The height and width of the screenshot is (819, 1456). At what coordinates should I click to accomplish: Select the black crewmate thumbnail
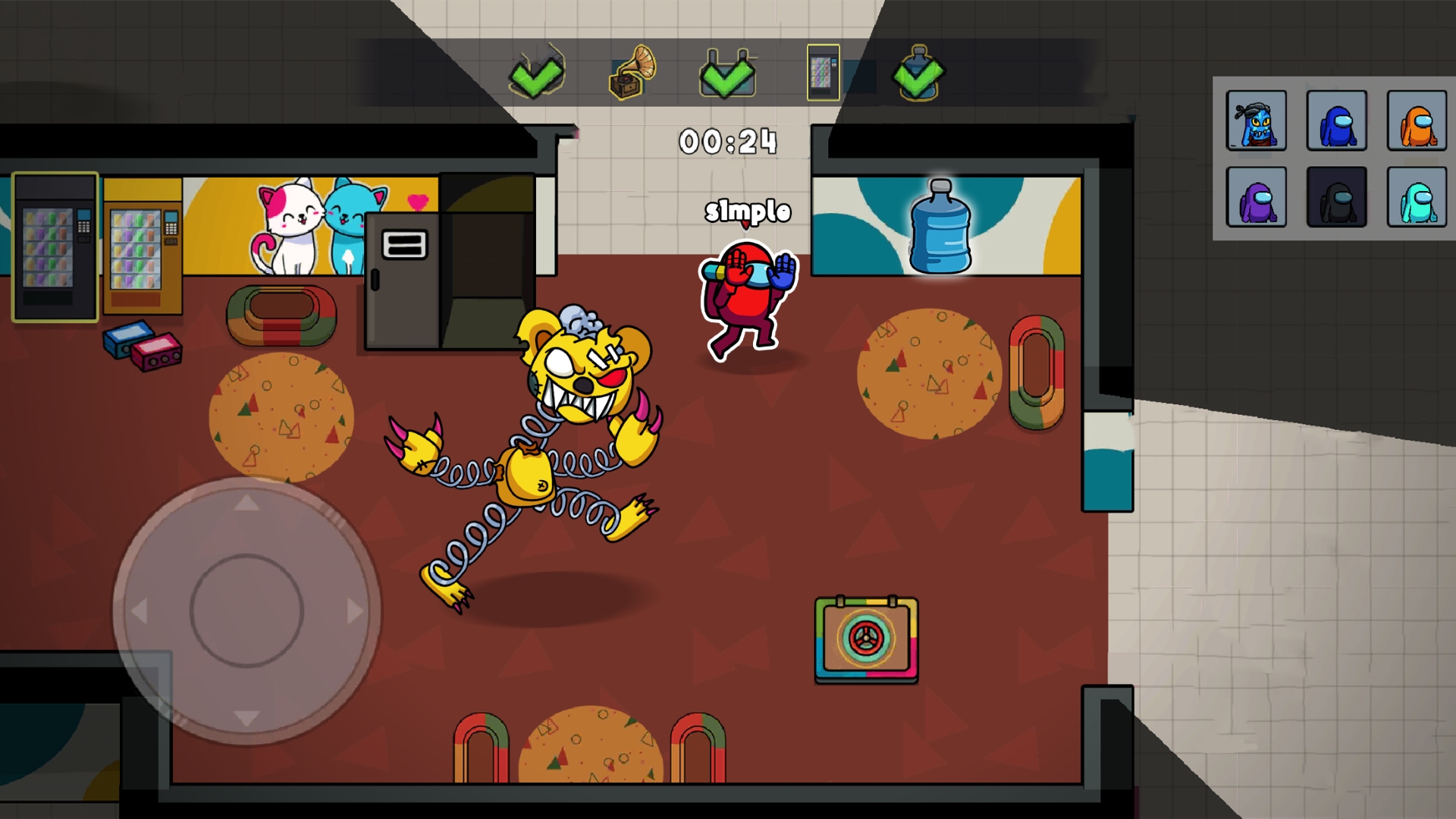click(x=1336, y=199)
